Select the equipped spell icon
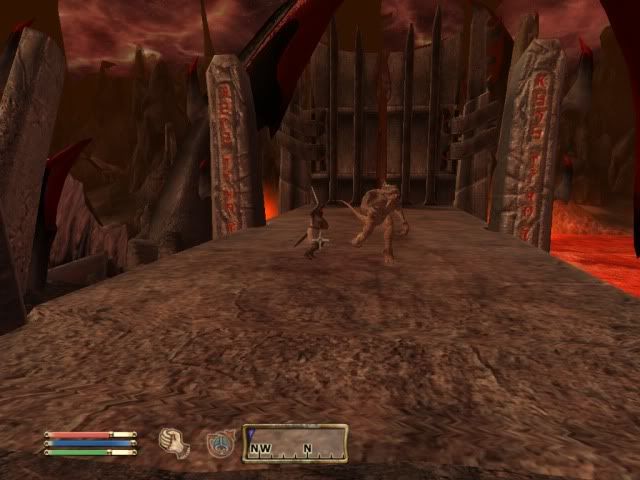Screen dimensions: 640x480 pyautogui.click(x=221, y=443)
